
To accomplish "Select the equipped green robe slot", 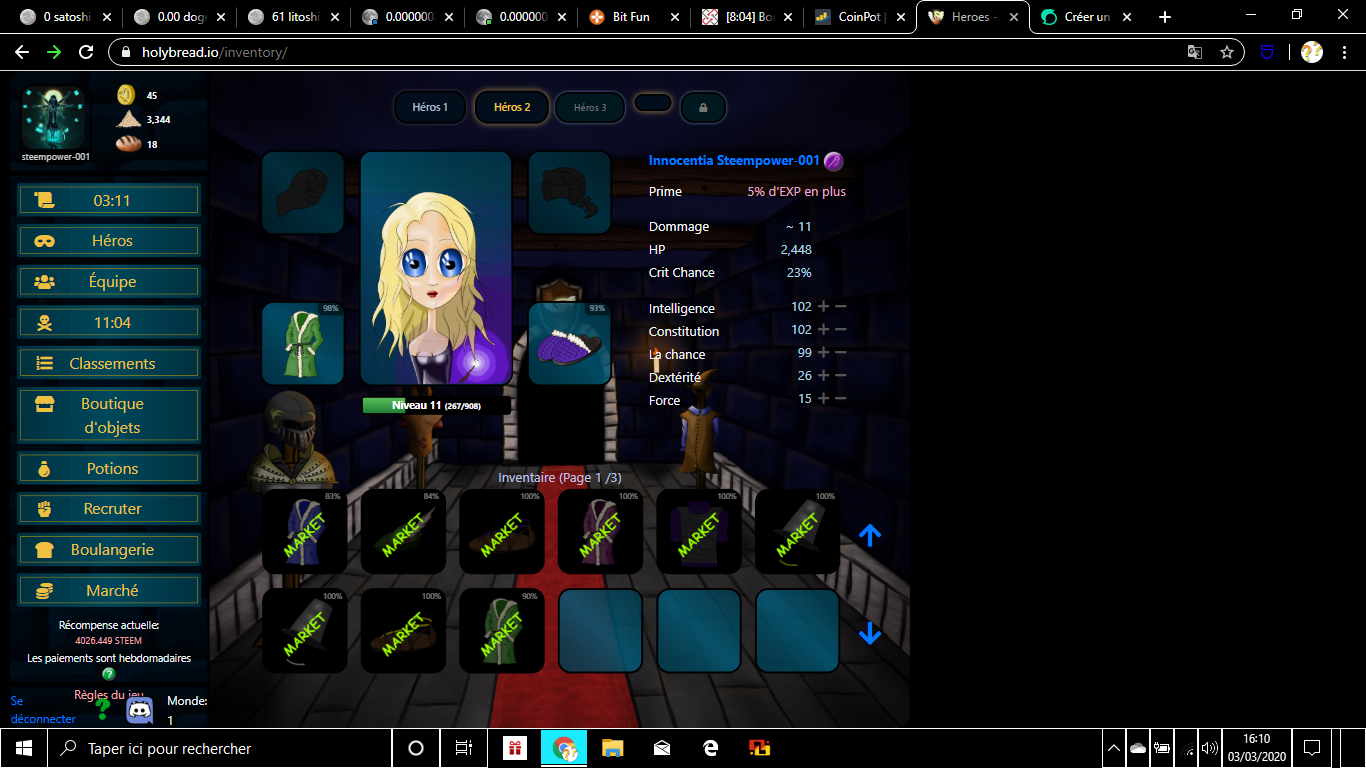I will (x=302, y=344).
